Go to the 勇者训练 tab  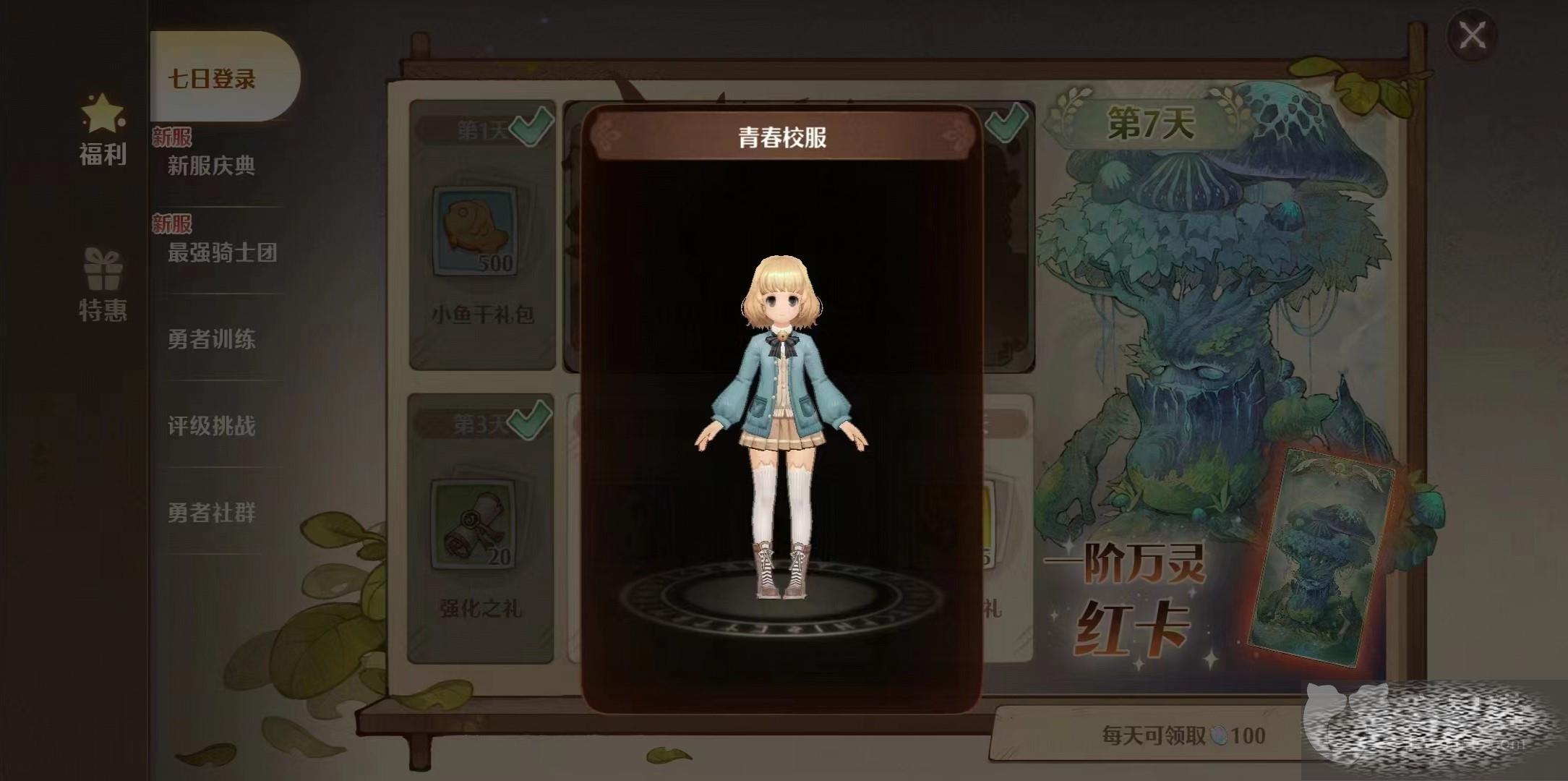point(212,339)
